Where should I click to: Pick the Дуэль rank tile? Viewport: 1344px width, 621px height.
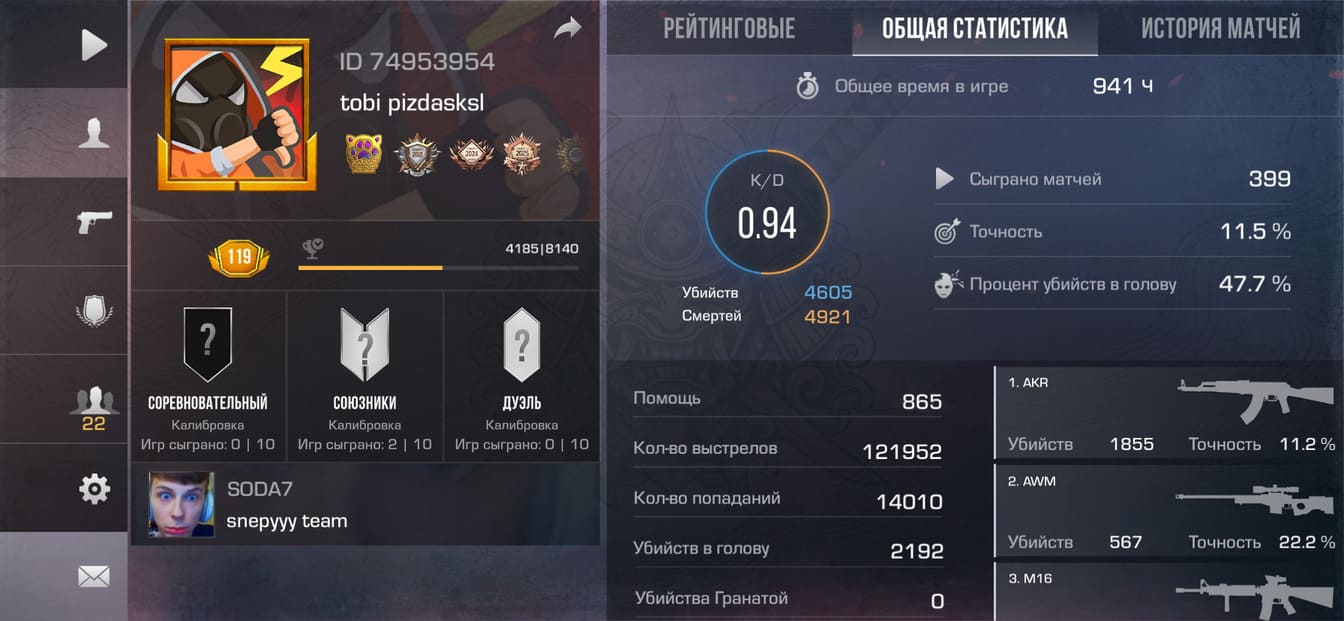pyautogui.click(x=521, y=375)
